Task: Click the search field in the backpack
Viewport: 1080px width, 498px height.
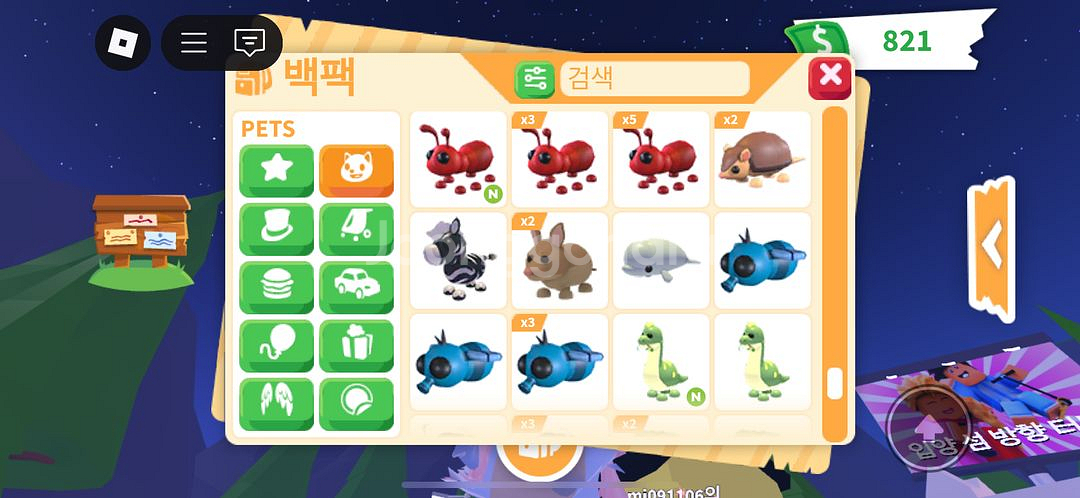Action: [654, 78]
